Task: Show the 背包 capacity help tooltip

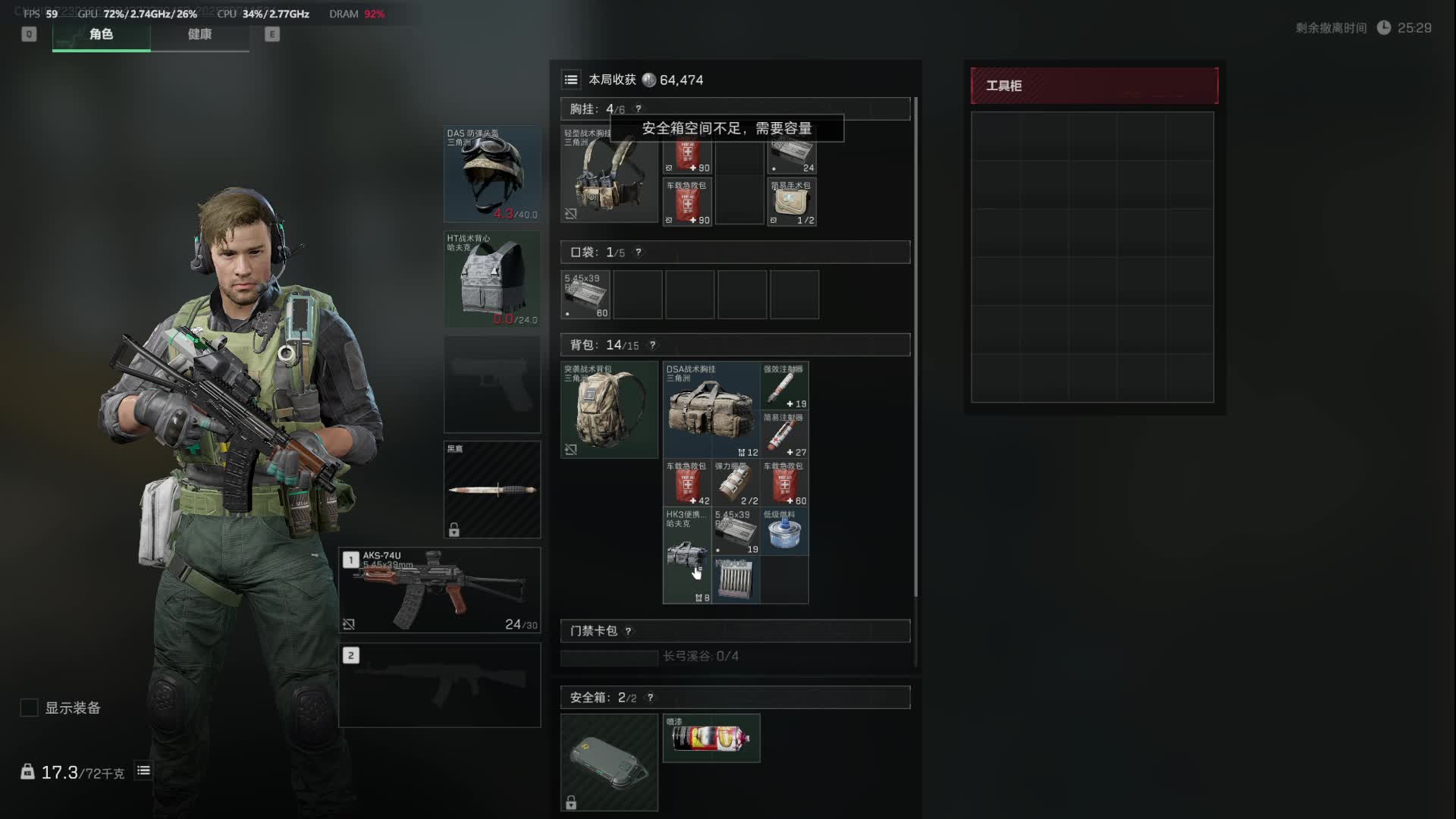Action: click(x=652, y=345)
